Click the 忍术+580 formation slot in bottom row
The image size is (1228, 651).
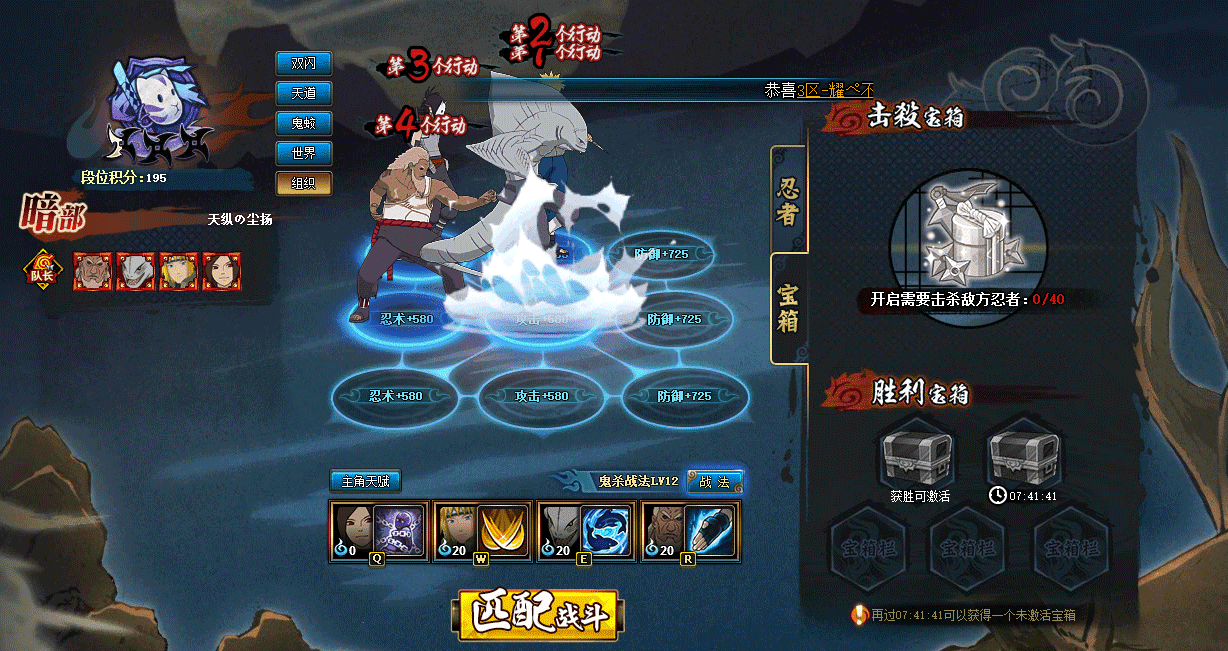[394, 396]
